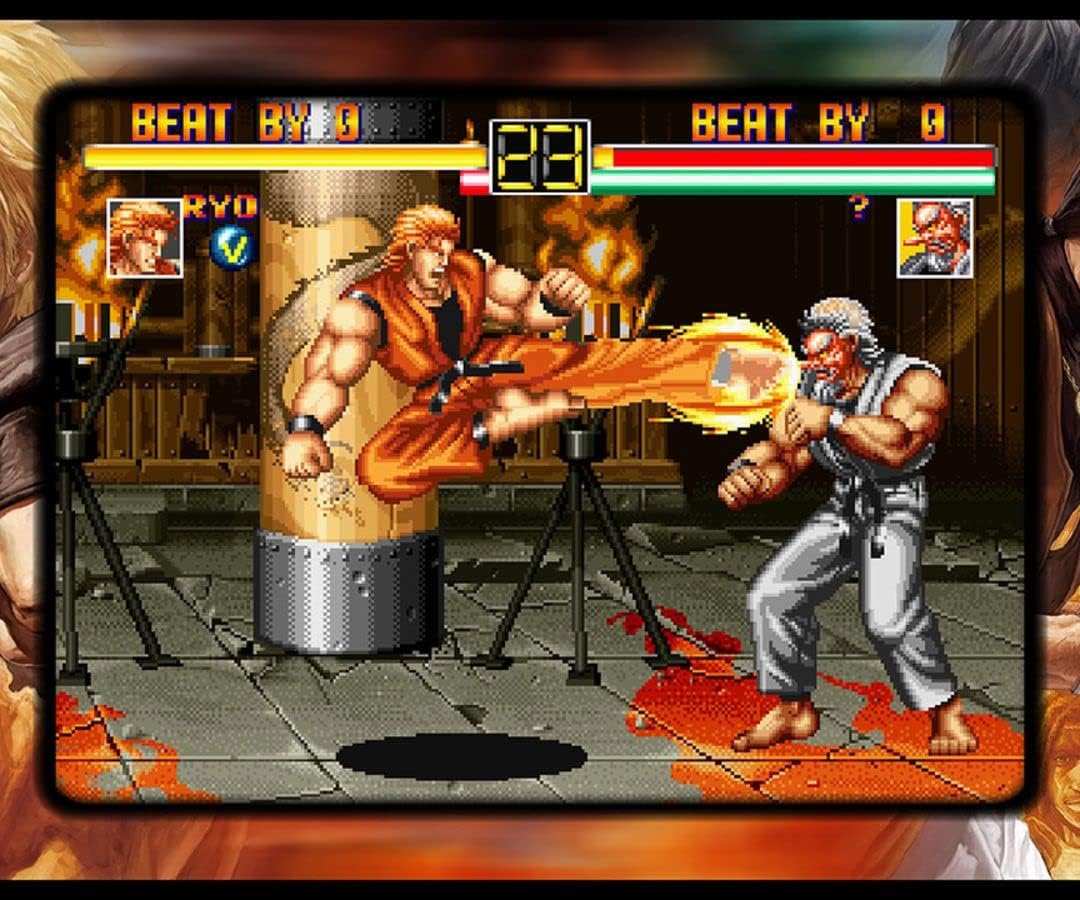Viewport: 1080px width, 900px height.
Task: Click Ryo's character portrait
Action: [145, 238]
